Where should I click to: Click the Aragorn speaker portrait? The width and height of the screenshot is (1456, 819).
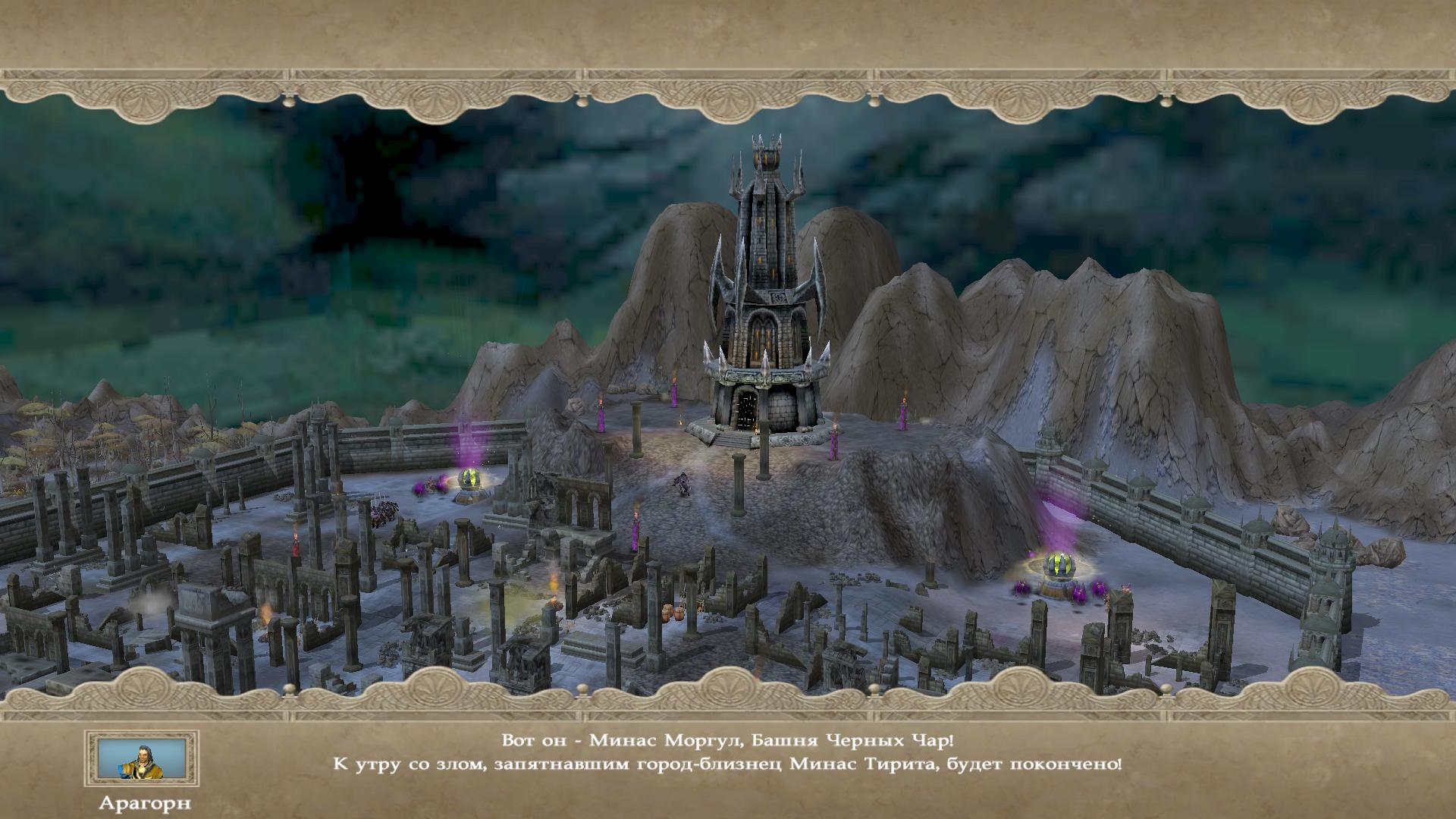point(142,758)
